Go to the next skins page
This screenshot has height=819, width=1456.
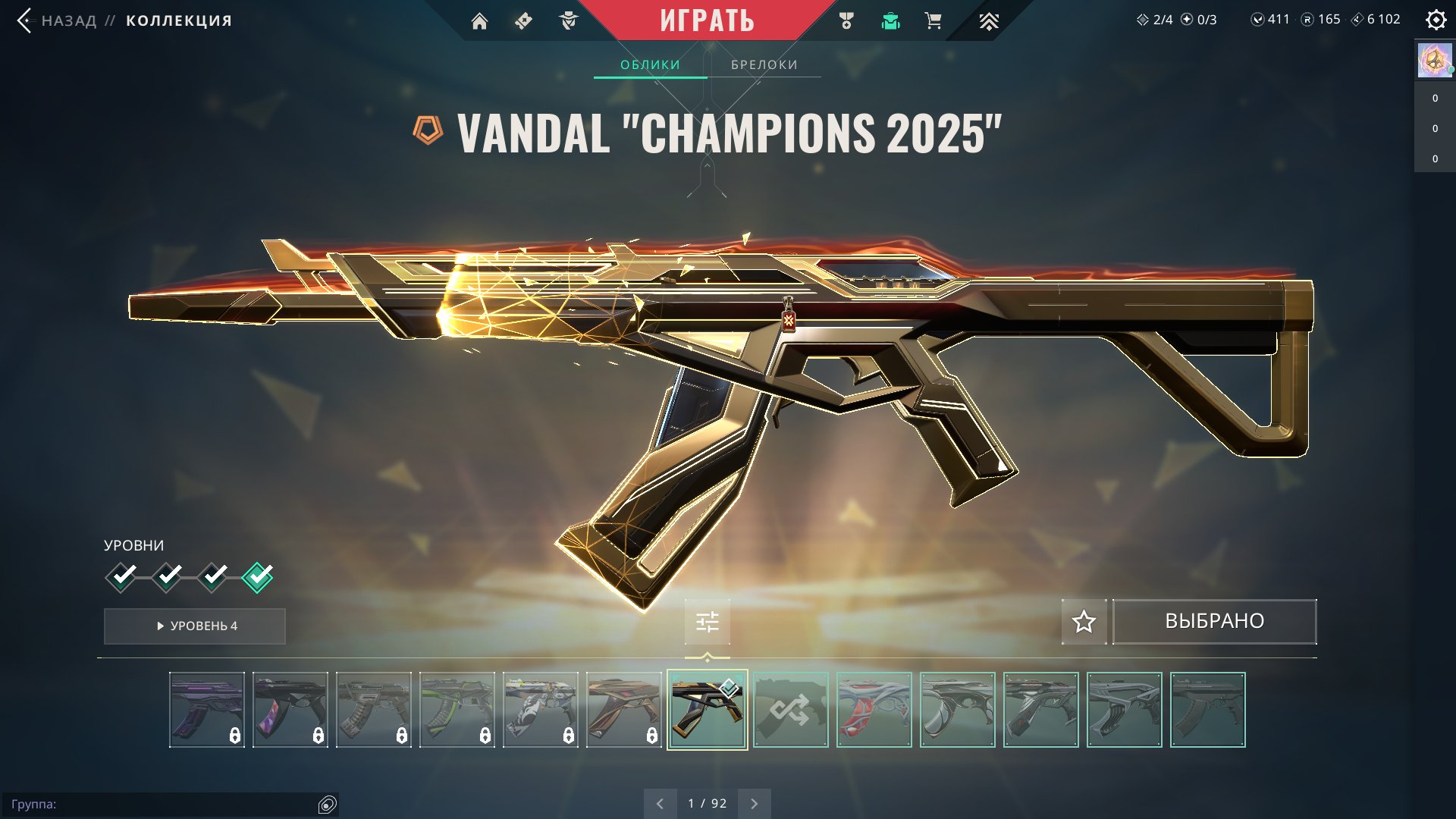(x=754, y=803)
